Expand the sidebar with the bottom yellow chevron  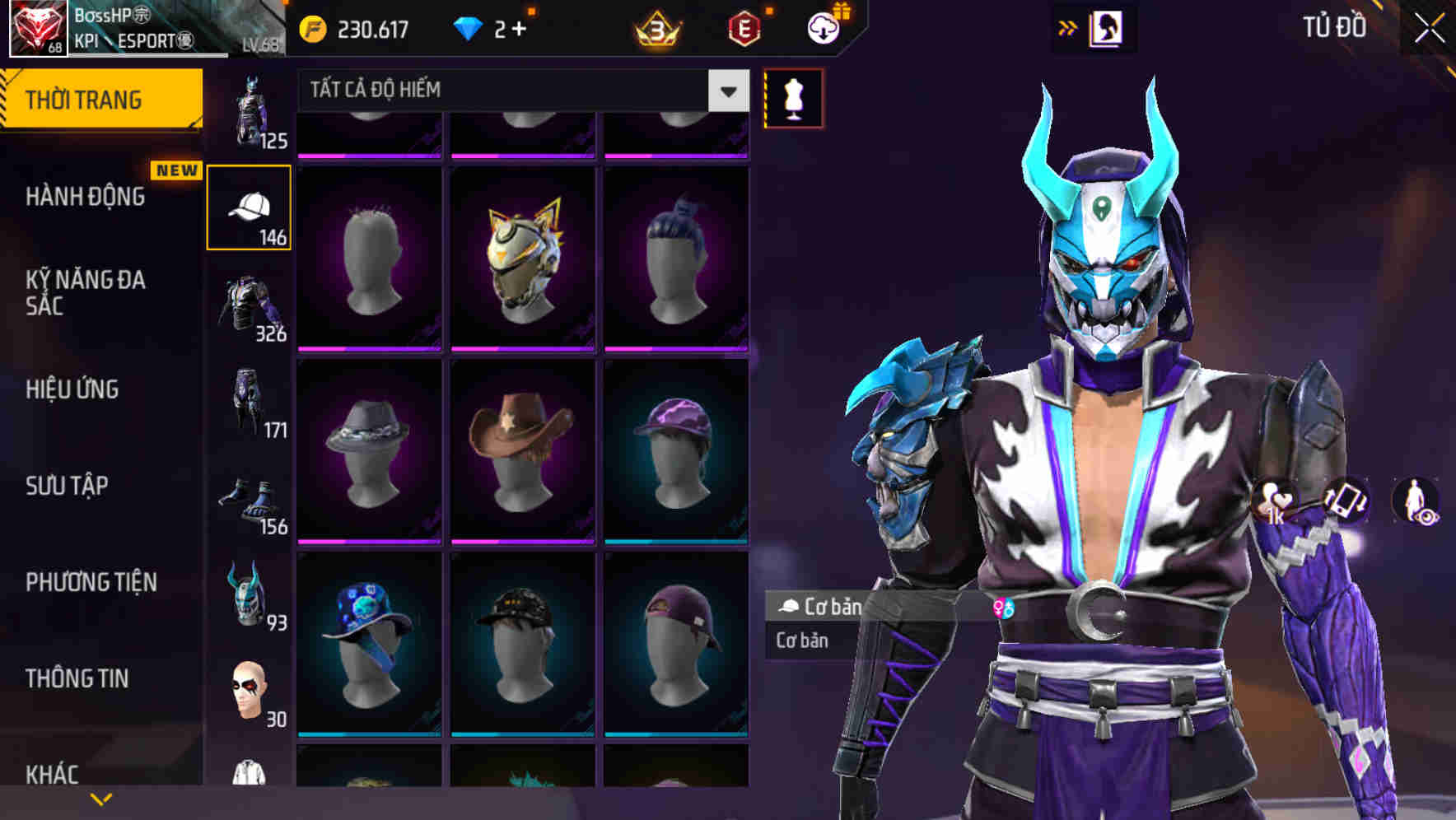[x=101, y=798]
